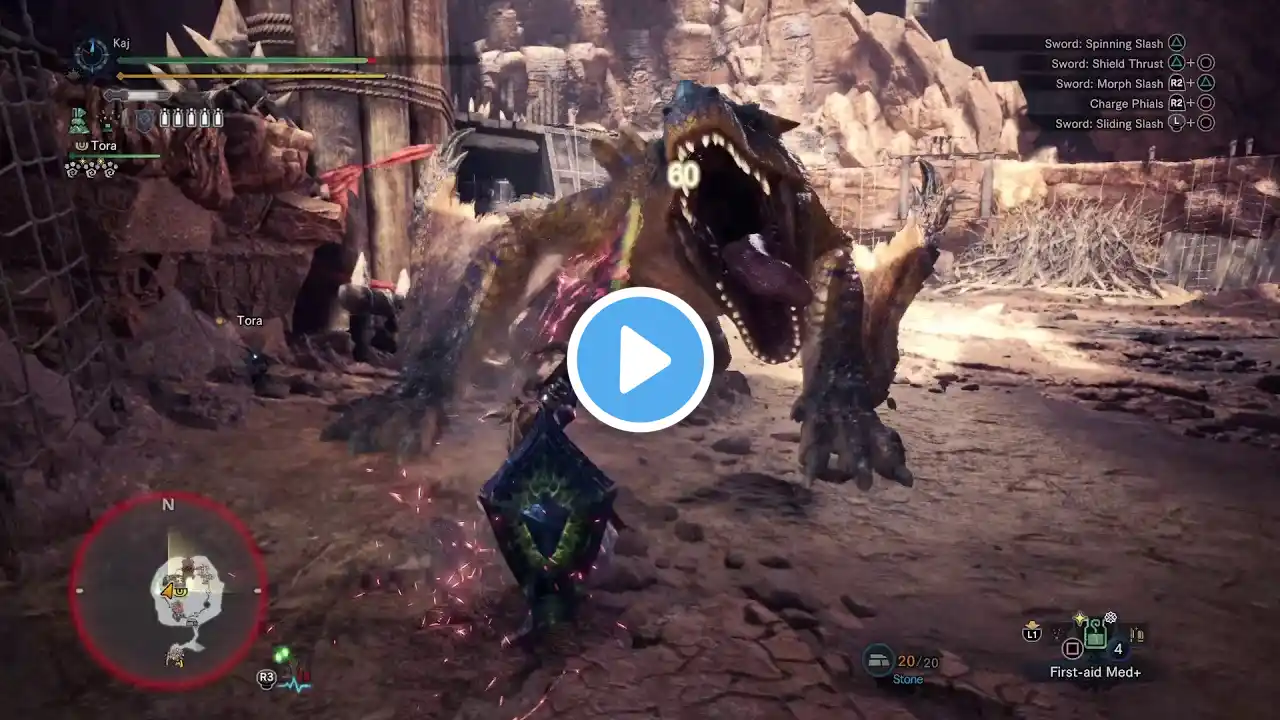The image size is (1280, 720).
Task: Open the circular arena minimap
Action: [168, 591]
